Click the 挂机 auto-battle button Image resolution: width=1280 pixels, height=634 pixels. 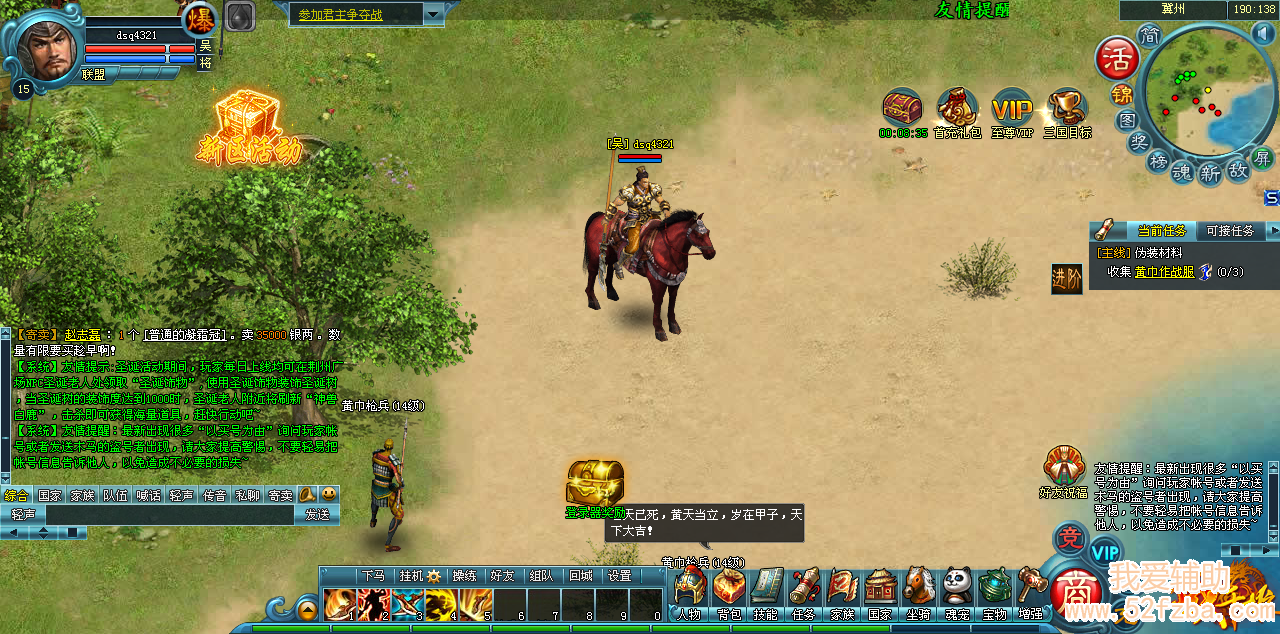[419, 576]
